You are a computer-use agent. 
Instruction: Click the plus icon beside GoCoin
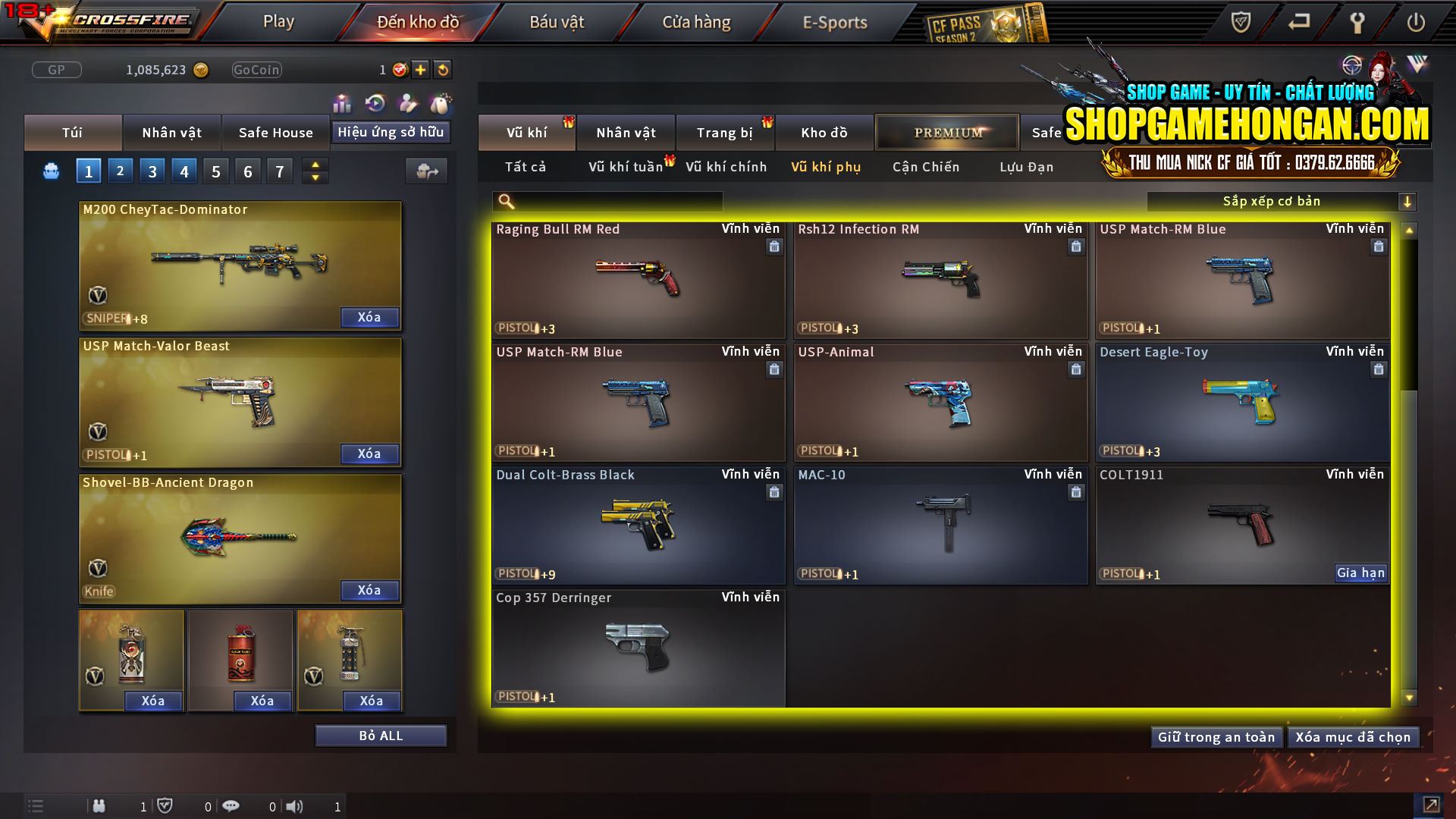click(x=419, y=69)
